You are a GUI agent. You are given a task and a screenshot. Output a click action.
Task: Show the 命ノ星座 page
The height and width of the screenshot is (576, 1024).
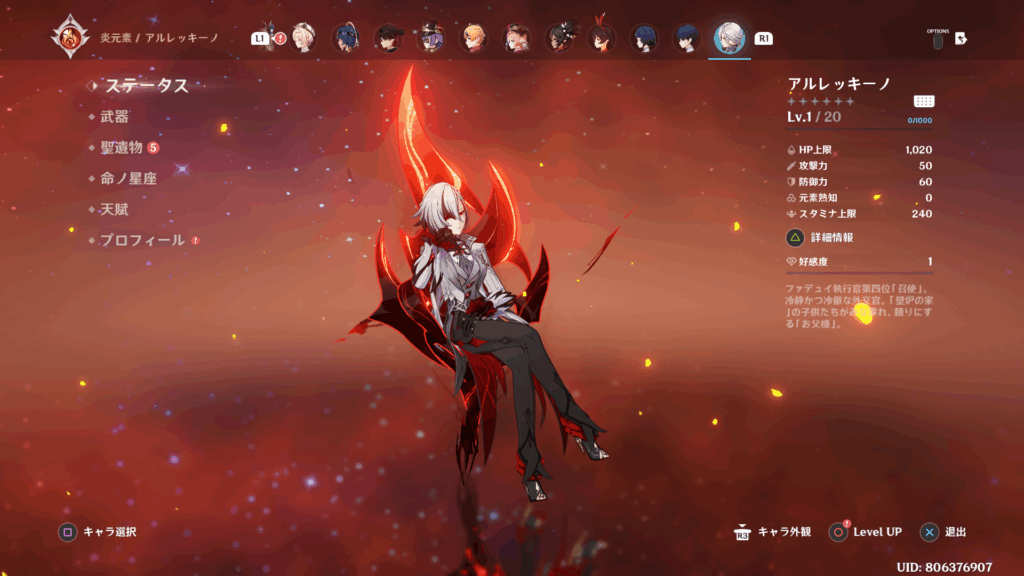tap(128, 178)
